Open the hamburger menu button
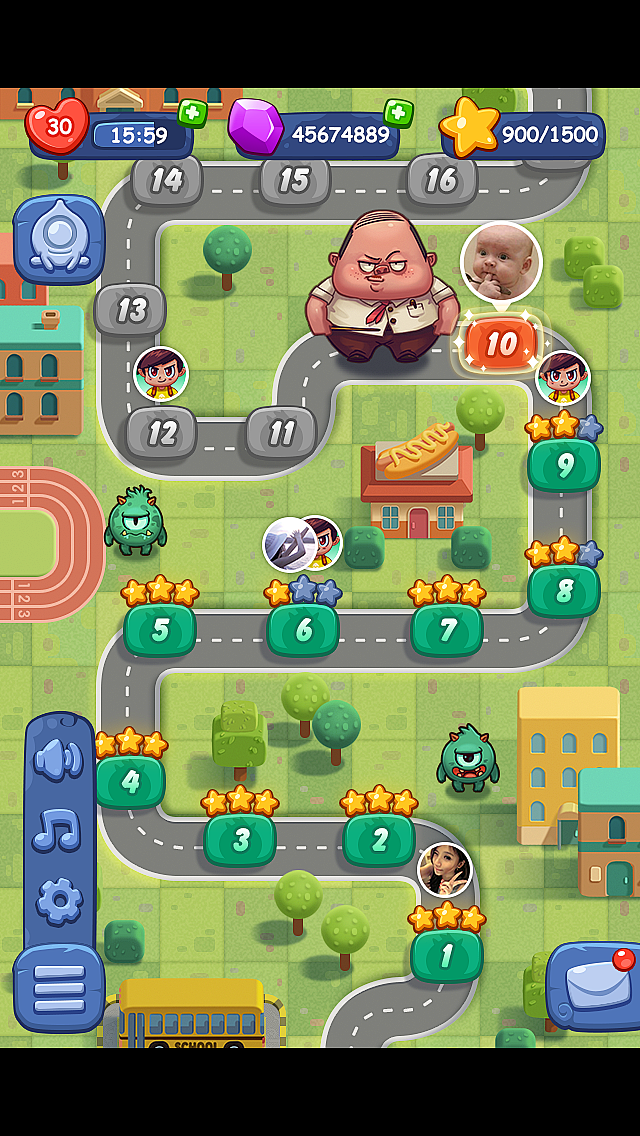 click(x=59, y=987)
